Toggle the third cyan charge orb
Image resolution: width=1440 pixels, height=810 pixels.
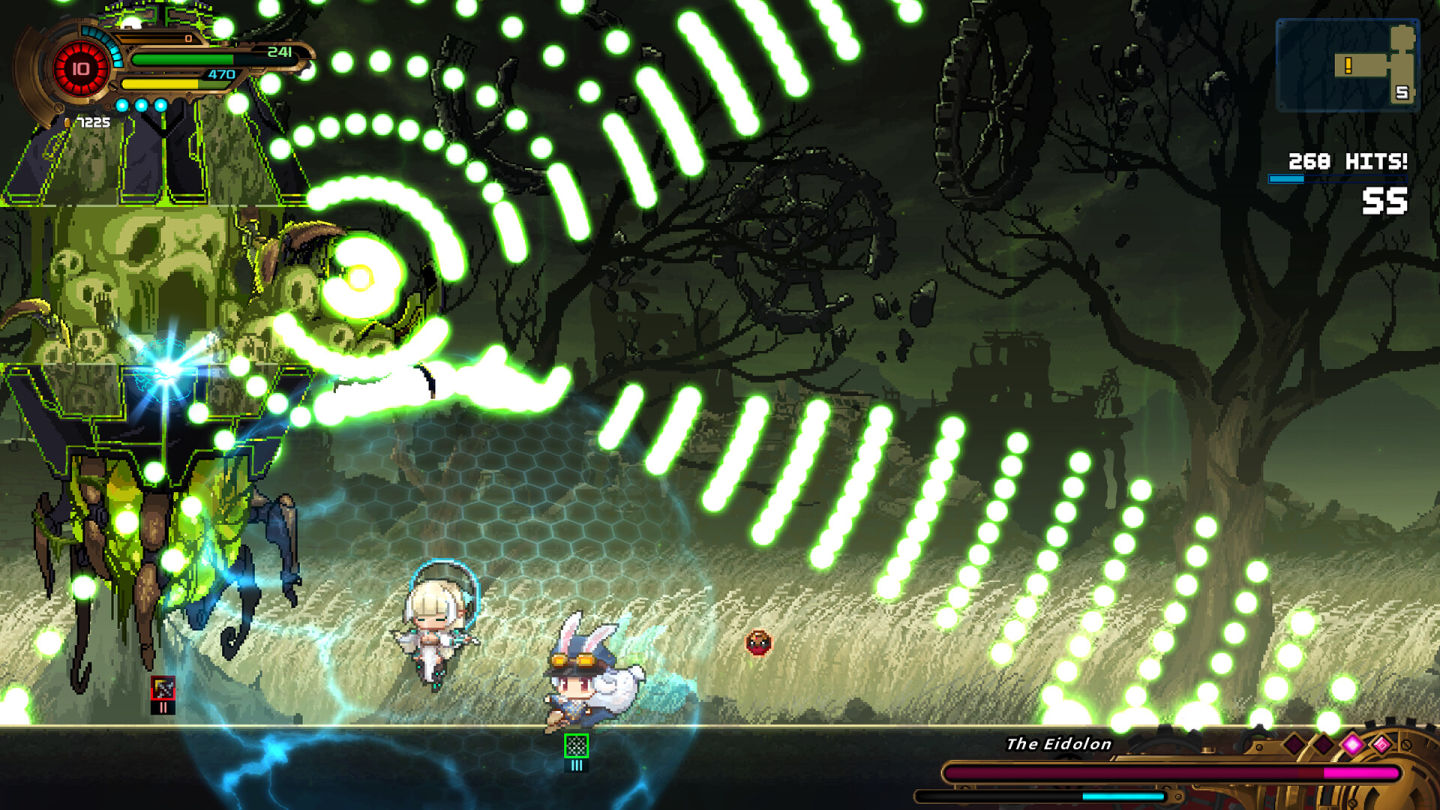[160, 104]
